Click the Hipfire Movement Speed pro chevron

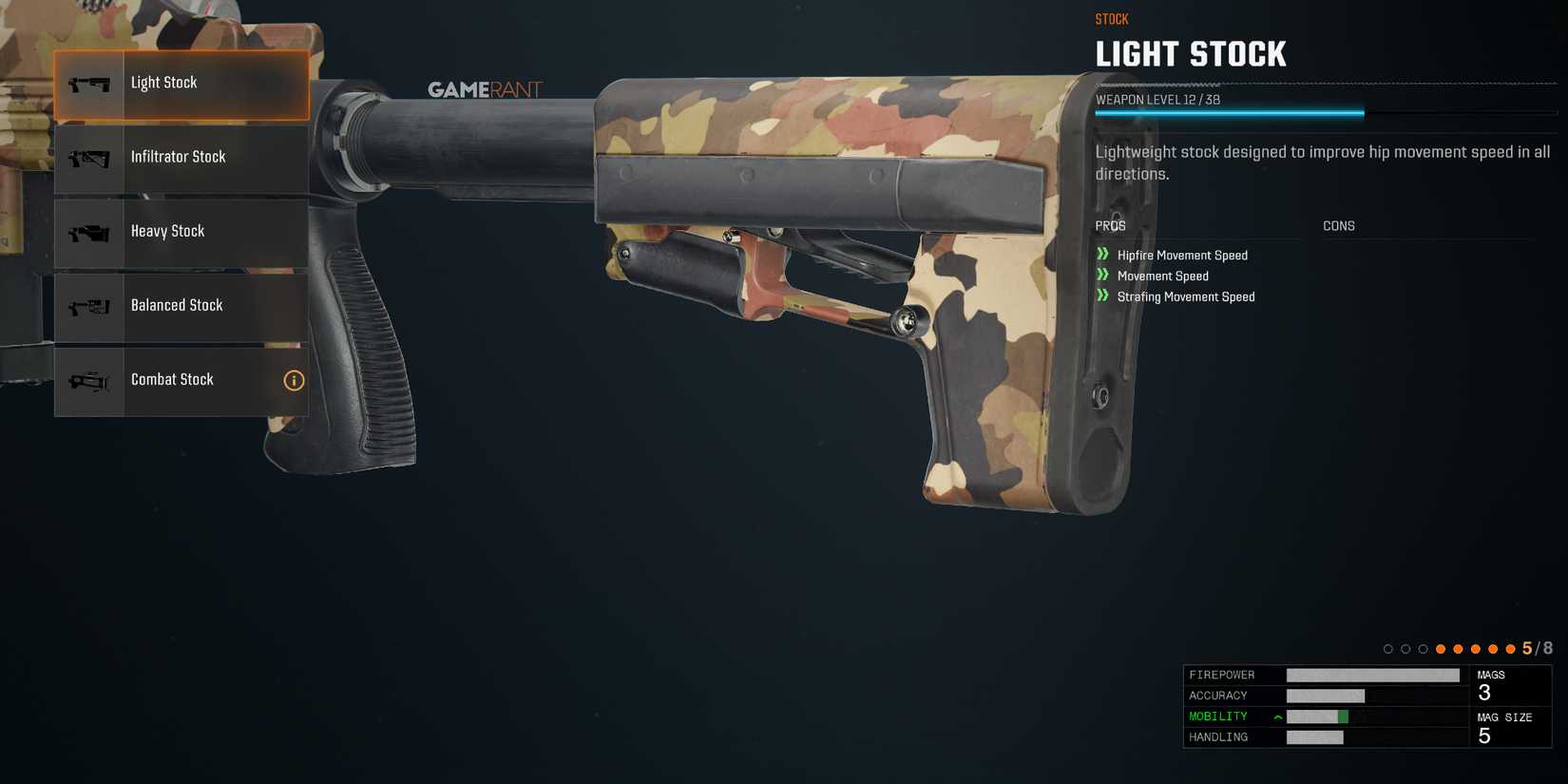coord(1103,255)
